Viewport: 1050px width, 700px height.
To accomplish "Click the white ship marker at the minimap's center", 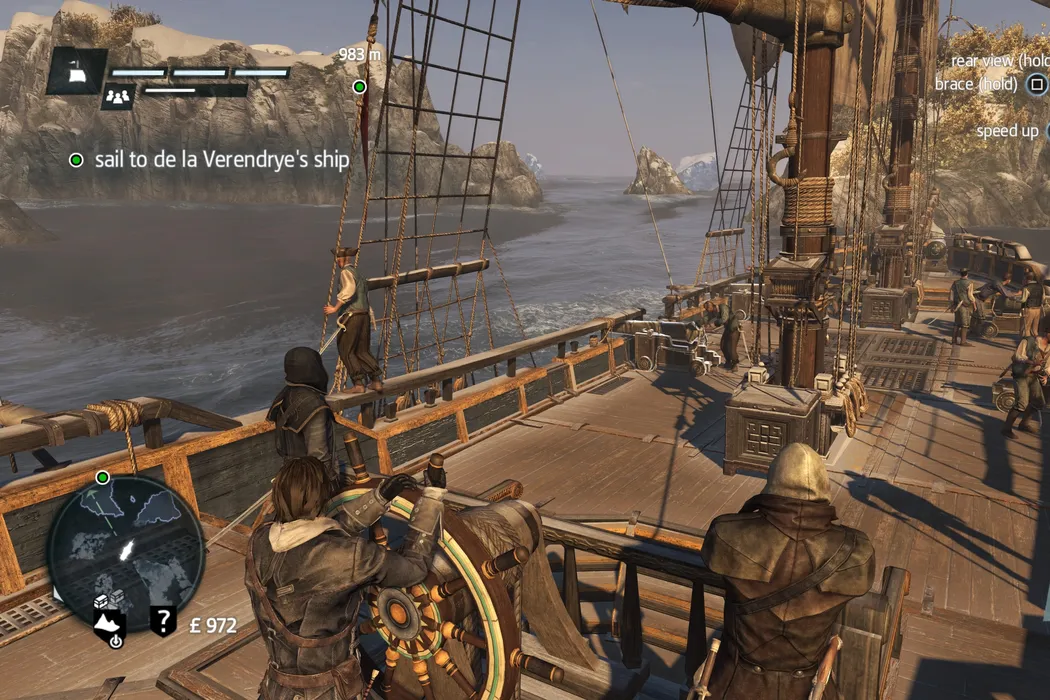I will coord(127,549).
